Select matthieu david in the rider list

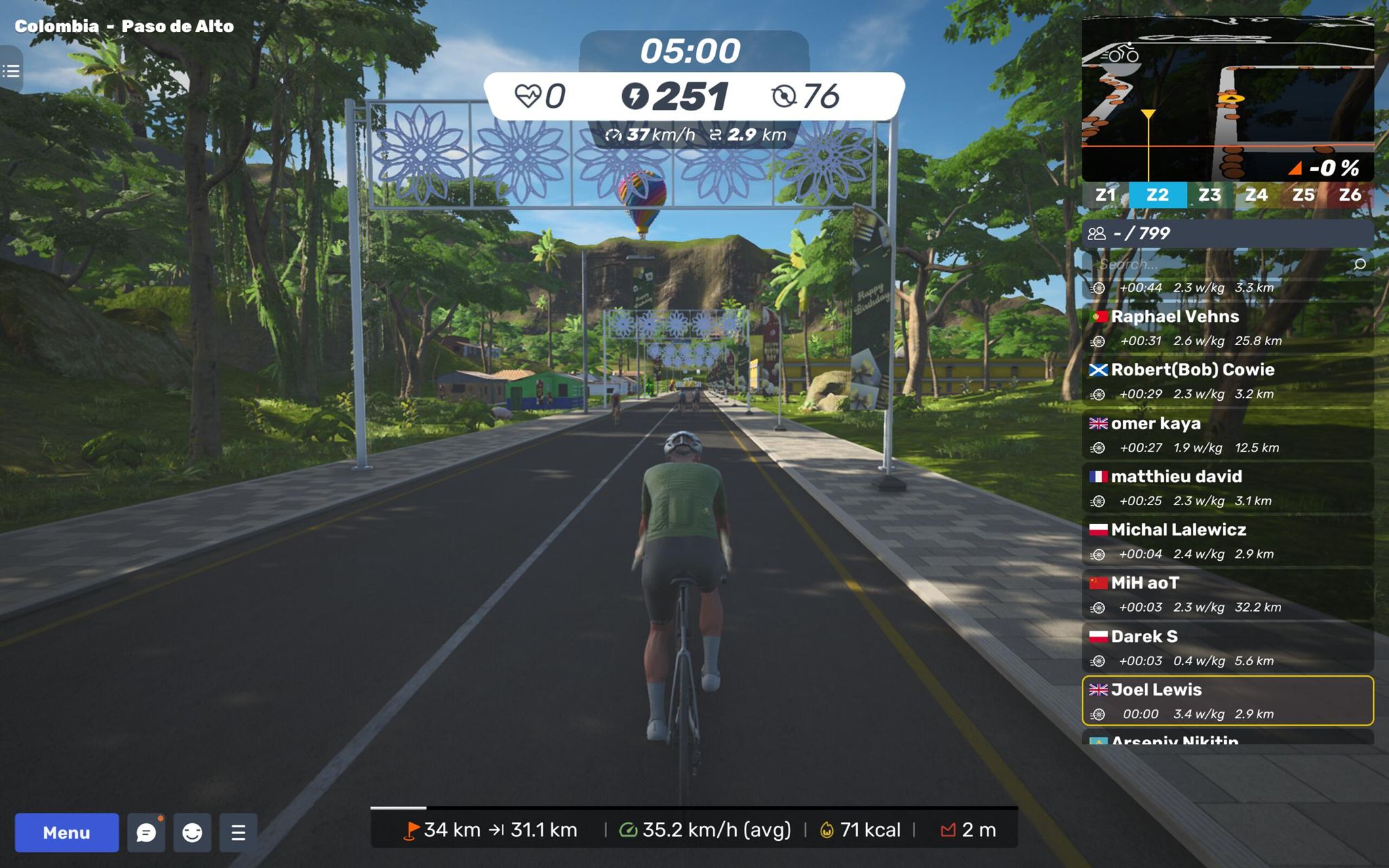coord(1227,488)
